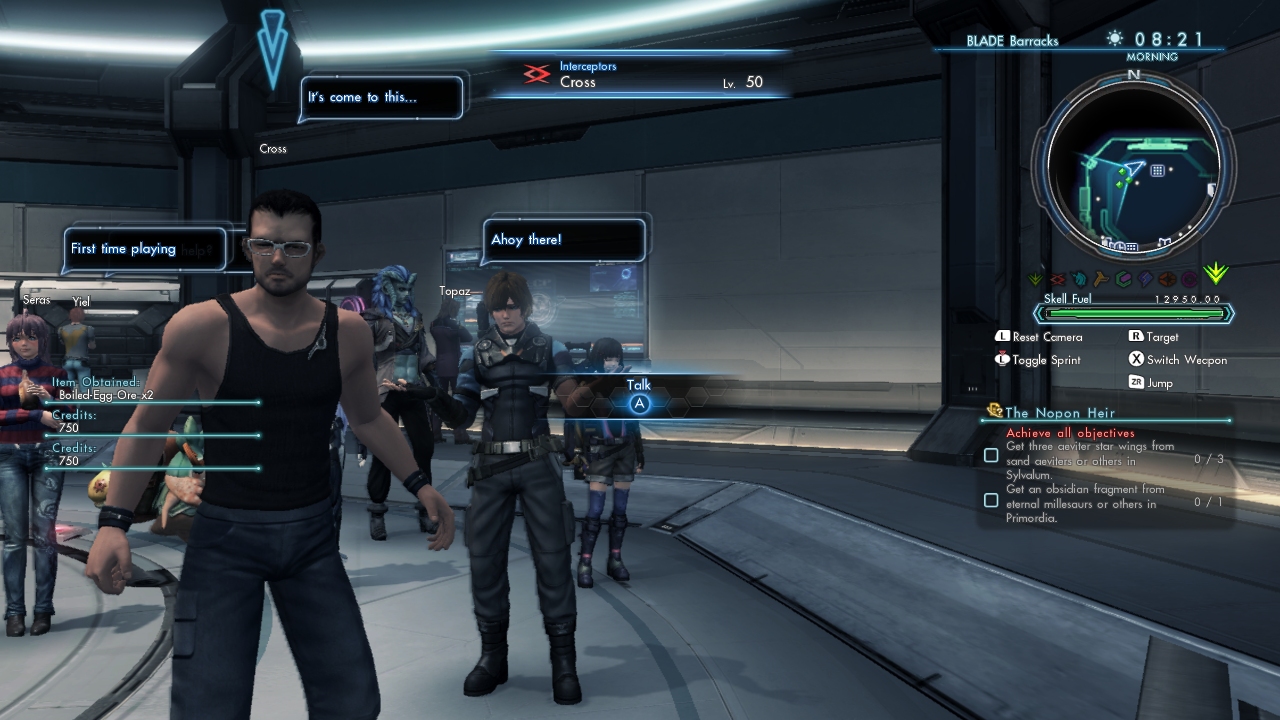
Task: Open the "It's come to this..." speech bubble
Action: pos(382,98)
